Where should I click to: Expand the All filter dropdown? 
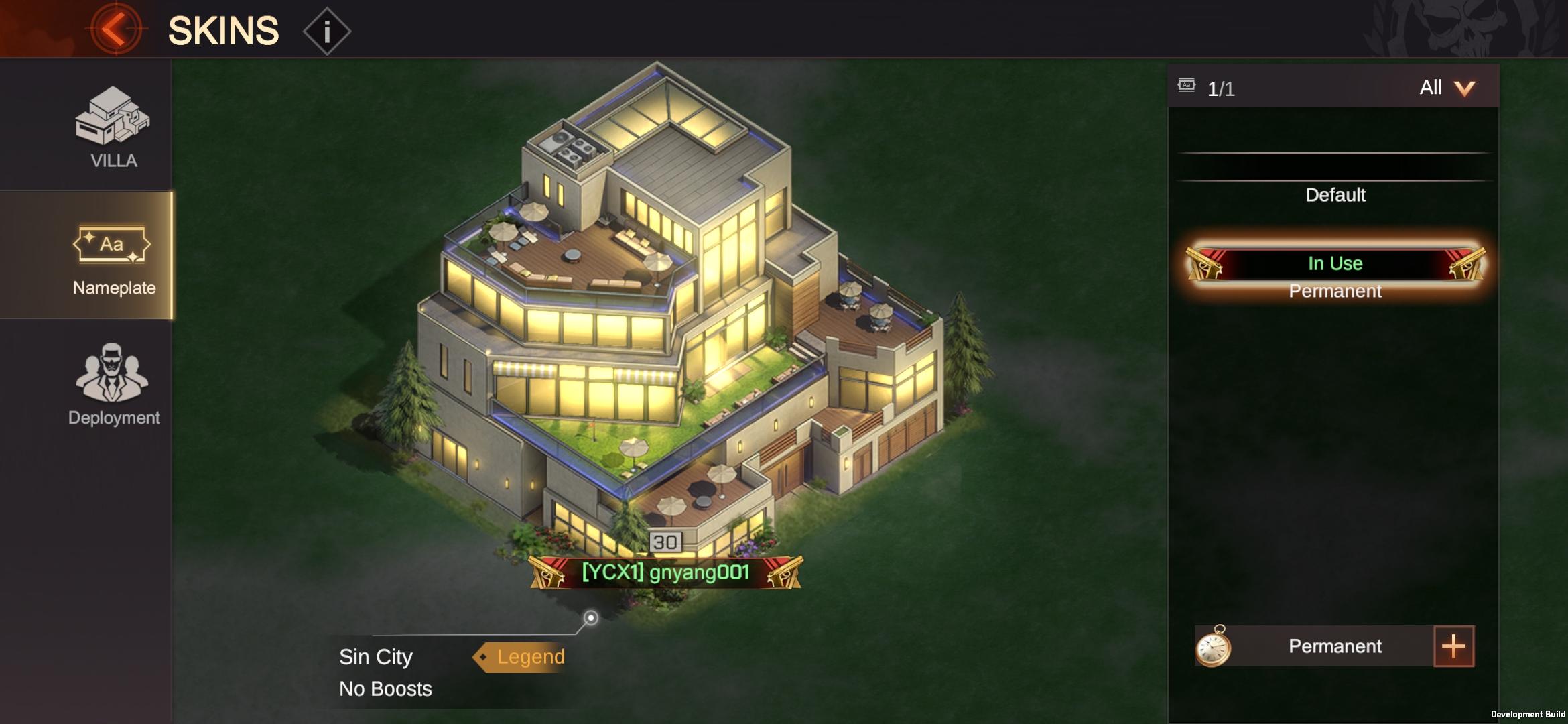point(1446,88)
